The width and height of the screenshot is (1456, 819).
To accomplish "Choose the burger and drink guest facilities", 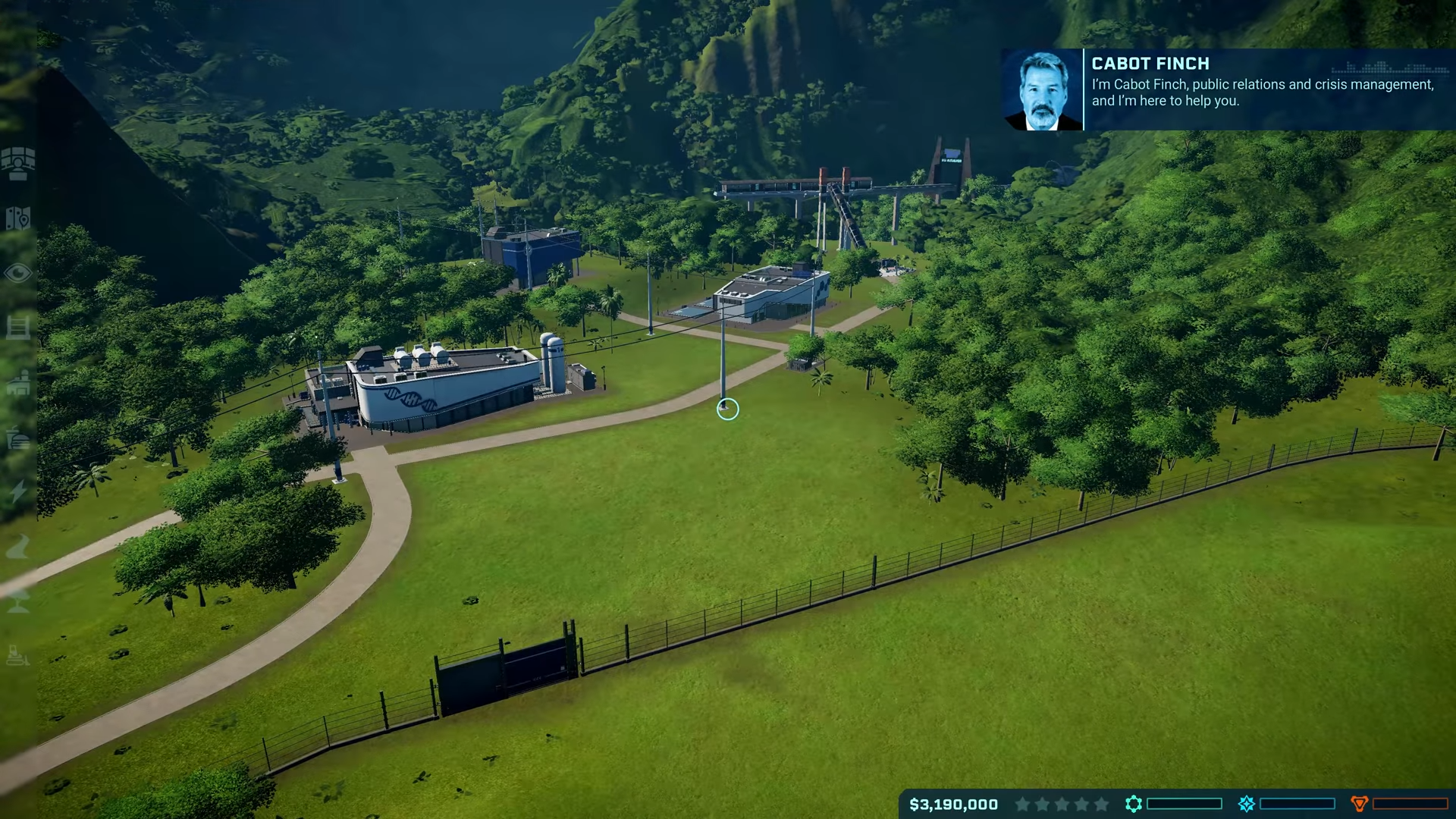I will point(18,438).
